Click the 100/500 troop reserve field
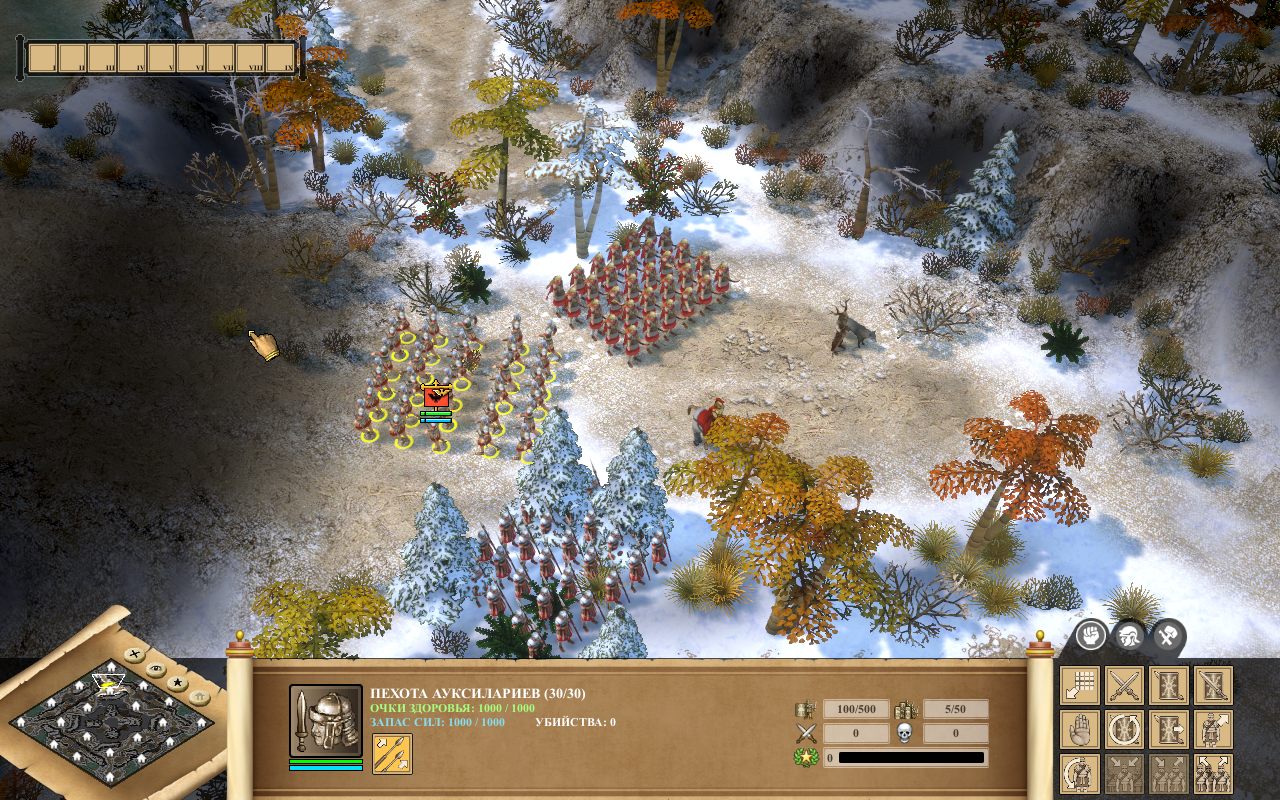 (x=858, y=710)
